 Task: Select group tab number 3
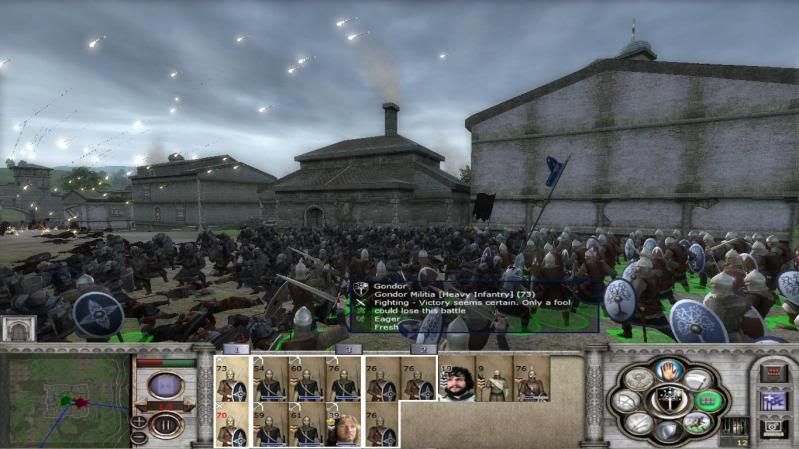click(347, 350)
